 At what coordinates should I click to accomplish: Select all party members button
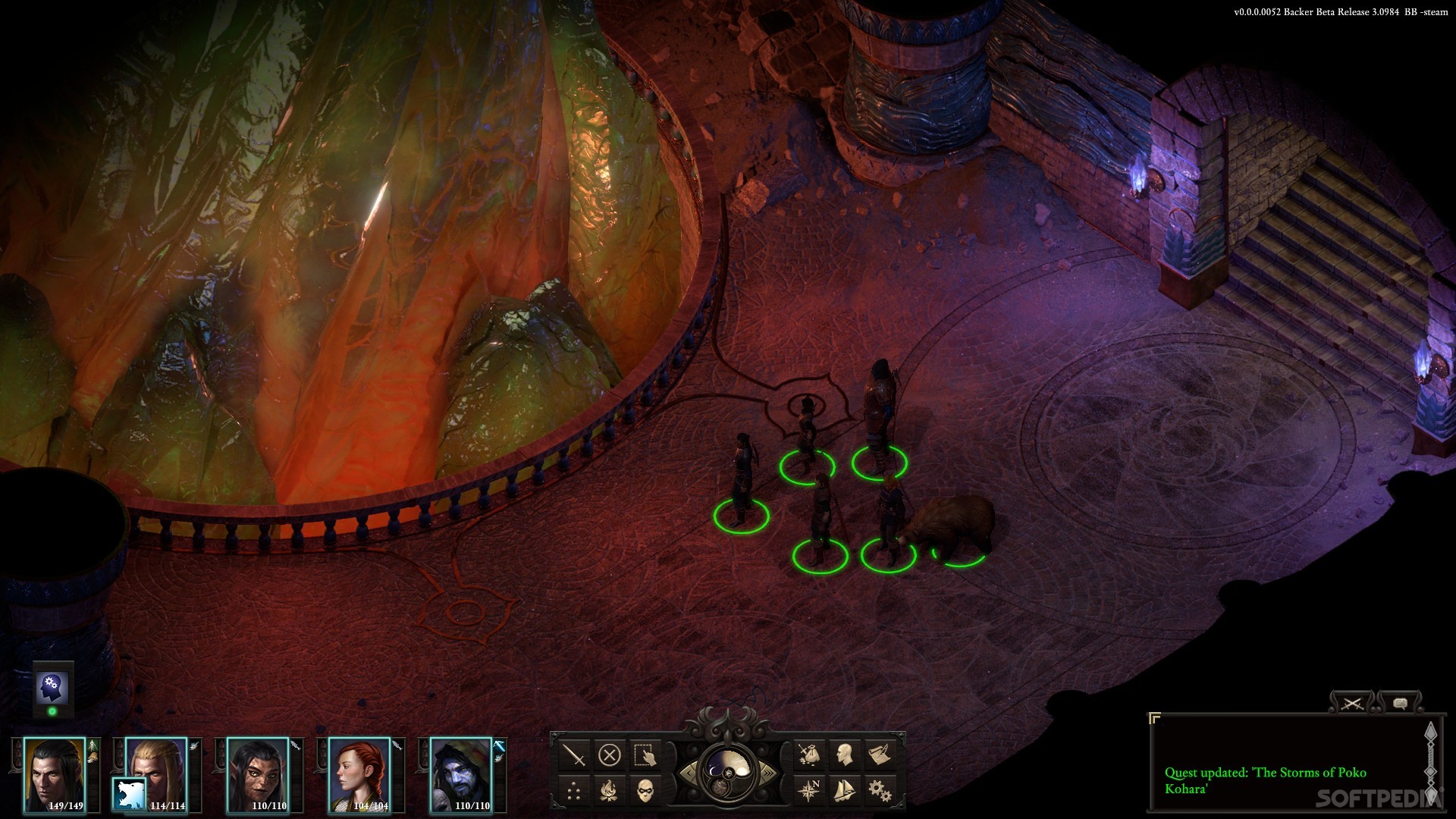point(644,755)
